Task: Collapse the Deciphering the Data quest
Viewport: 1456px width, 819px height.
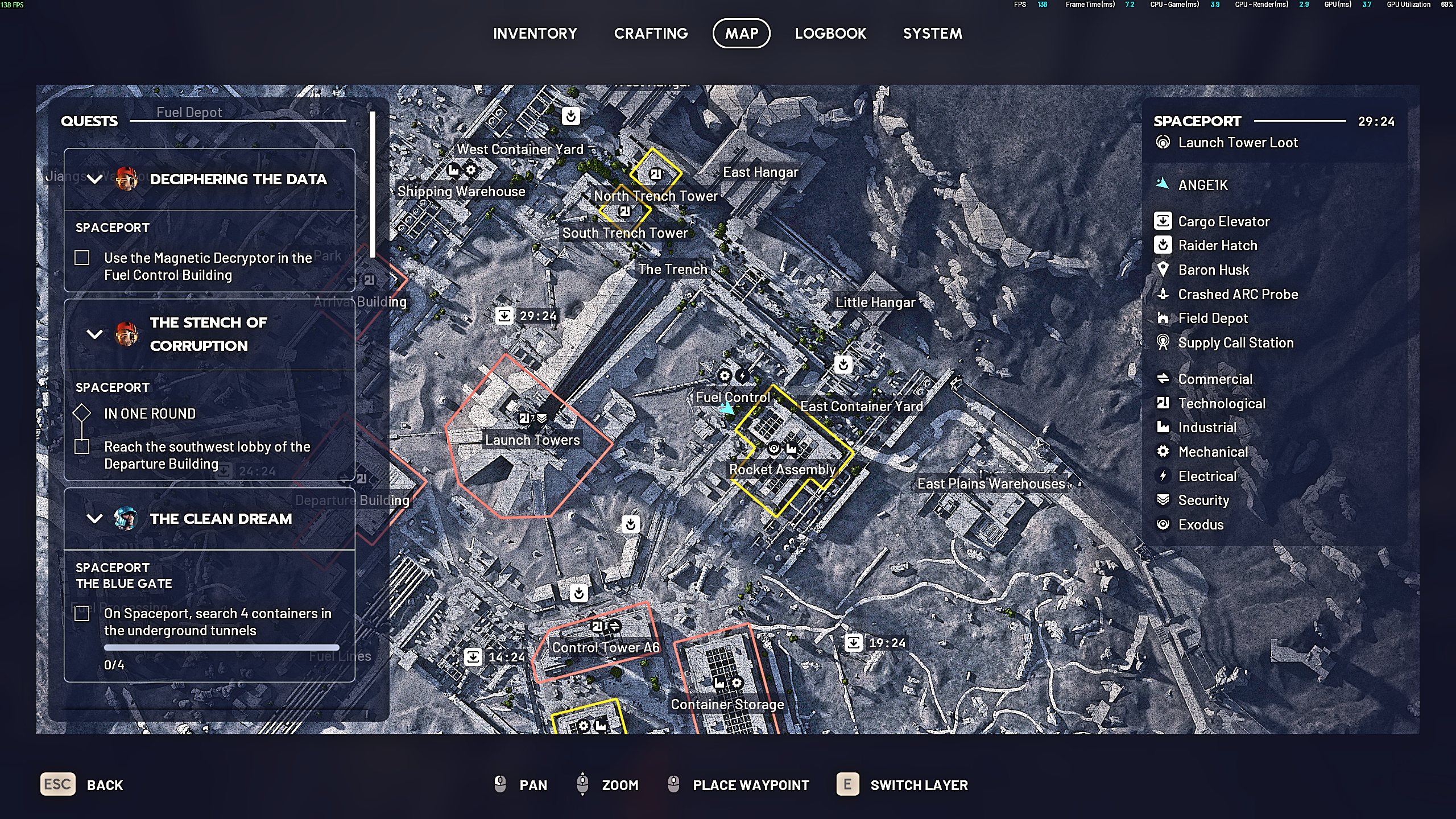Action: [x=94, y=179]
